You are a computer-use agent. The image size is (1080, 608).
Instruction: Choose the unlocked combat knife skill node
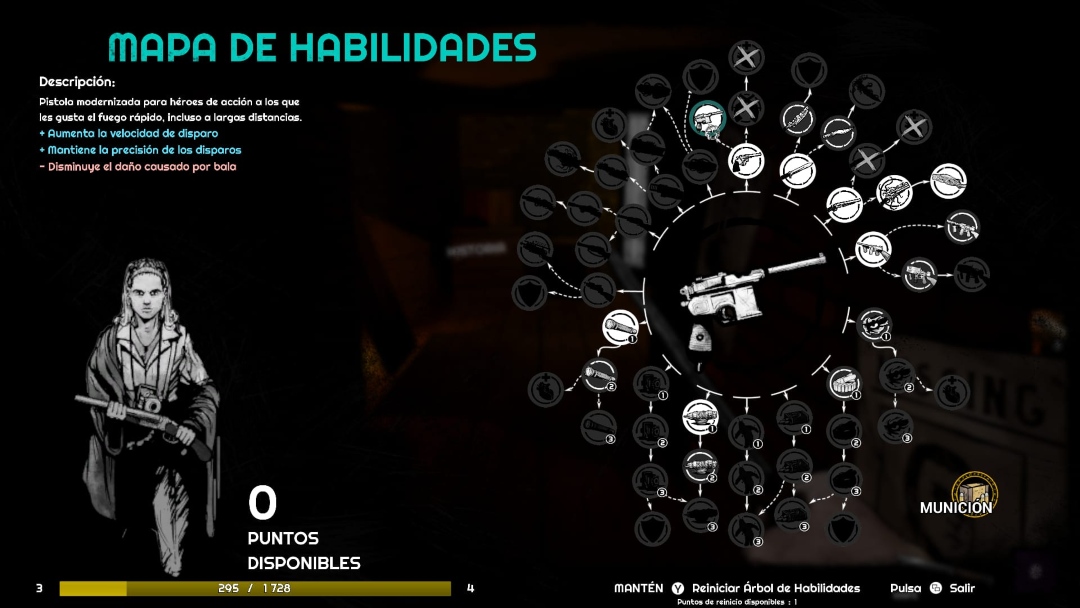point(797,168)
